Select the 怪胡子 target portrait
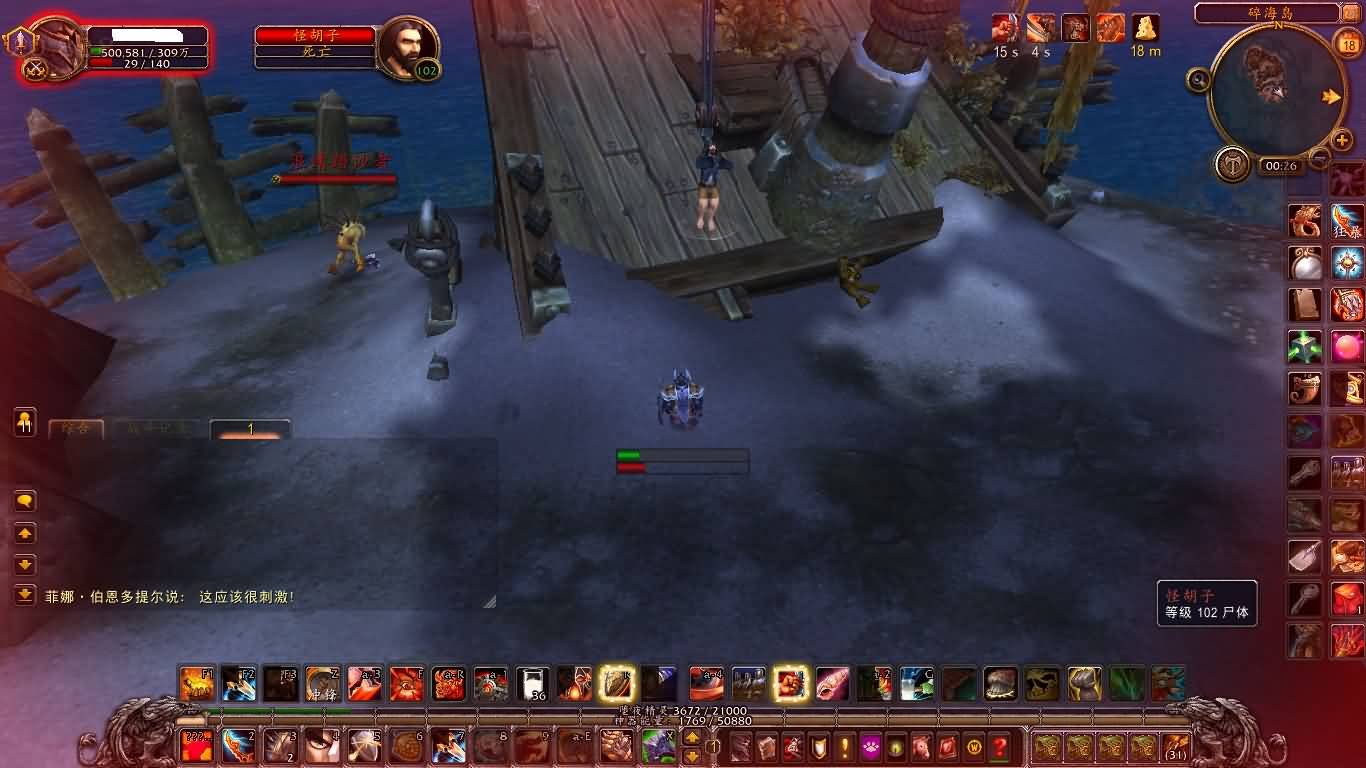The width and height of the screenshot is (1366, 768). tap(408, 46)
